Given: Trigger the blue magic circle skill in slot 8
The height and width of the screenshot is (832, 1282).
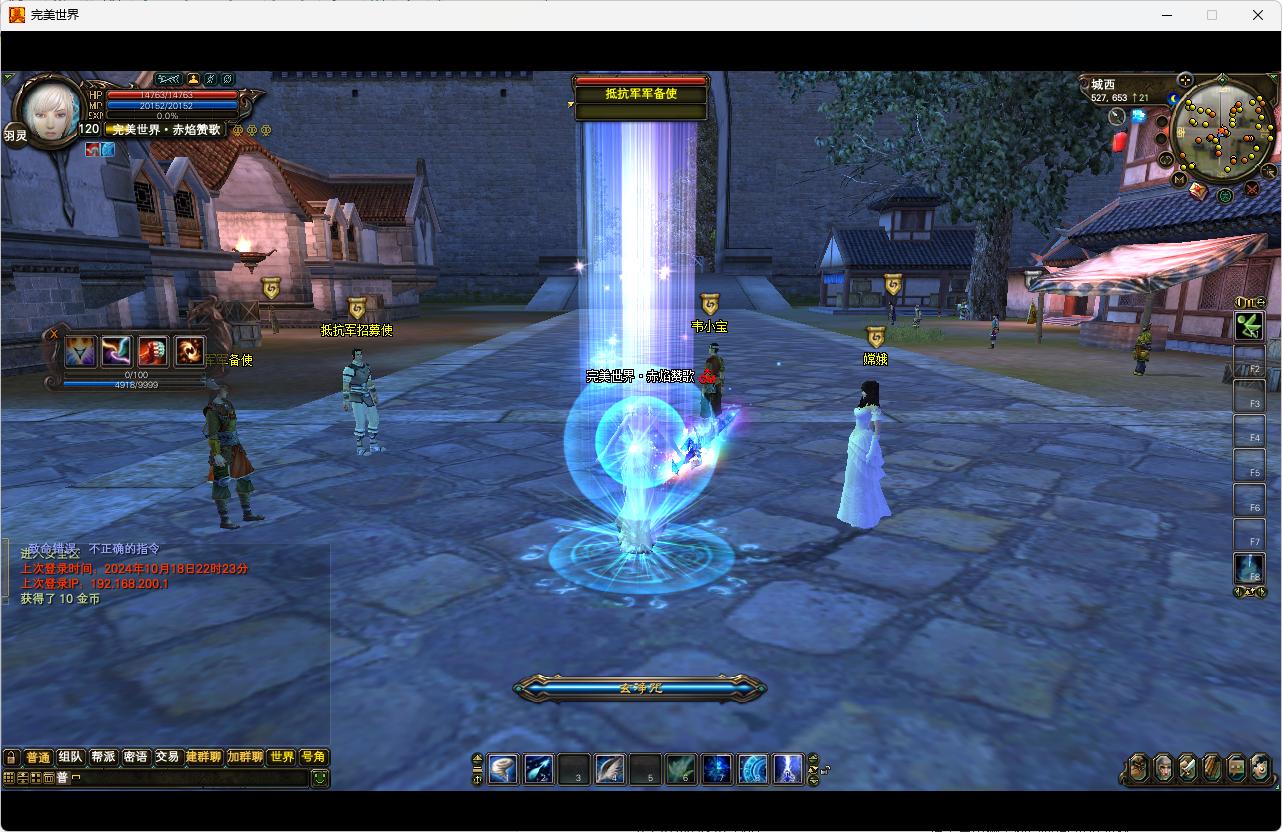Looking at the screenshot, I should (753, 769).
